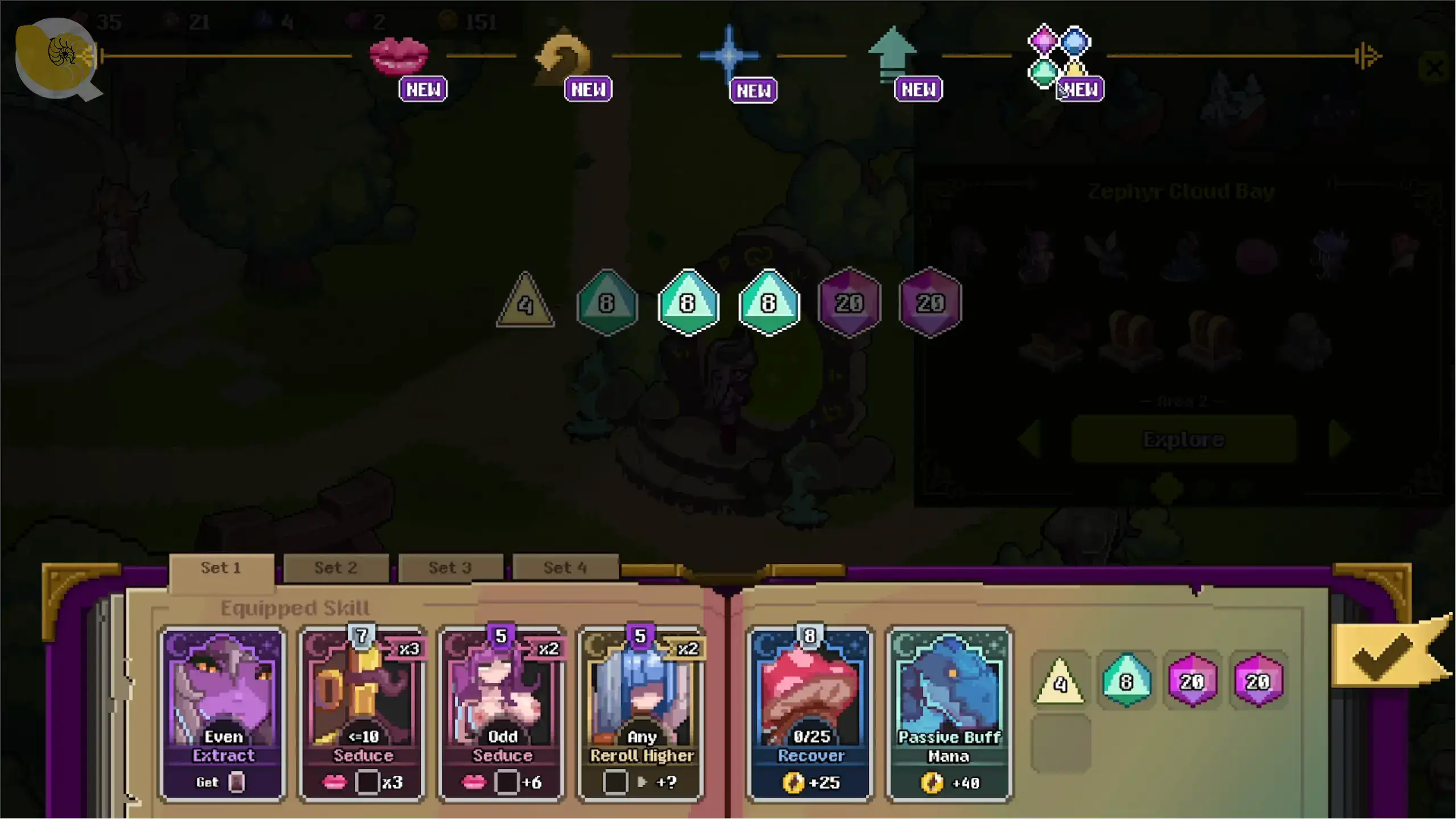The width and height of the screenshot is (1456, 819).
Task: Click the Recover +25 skill card
Action: click(810, 714)
